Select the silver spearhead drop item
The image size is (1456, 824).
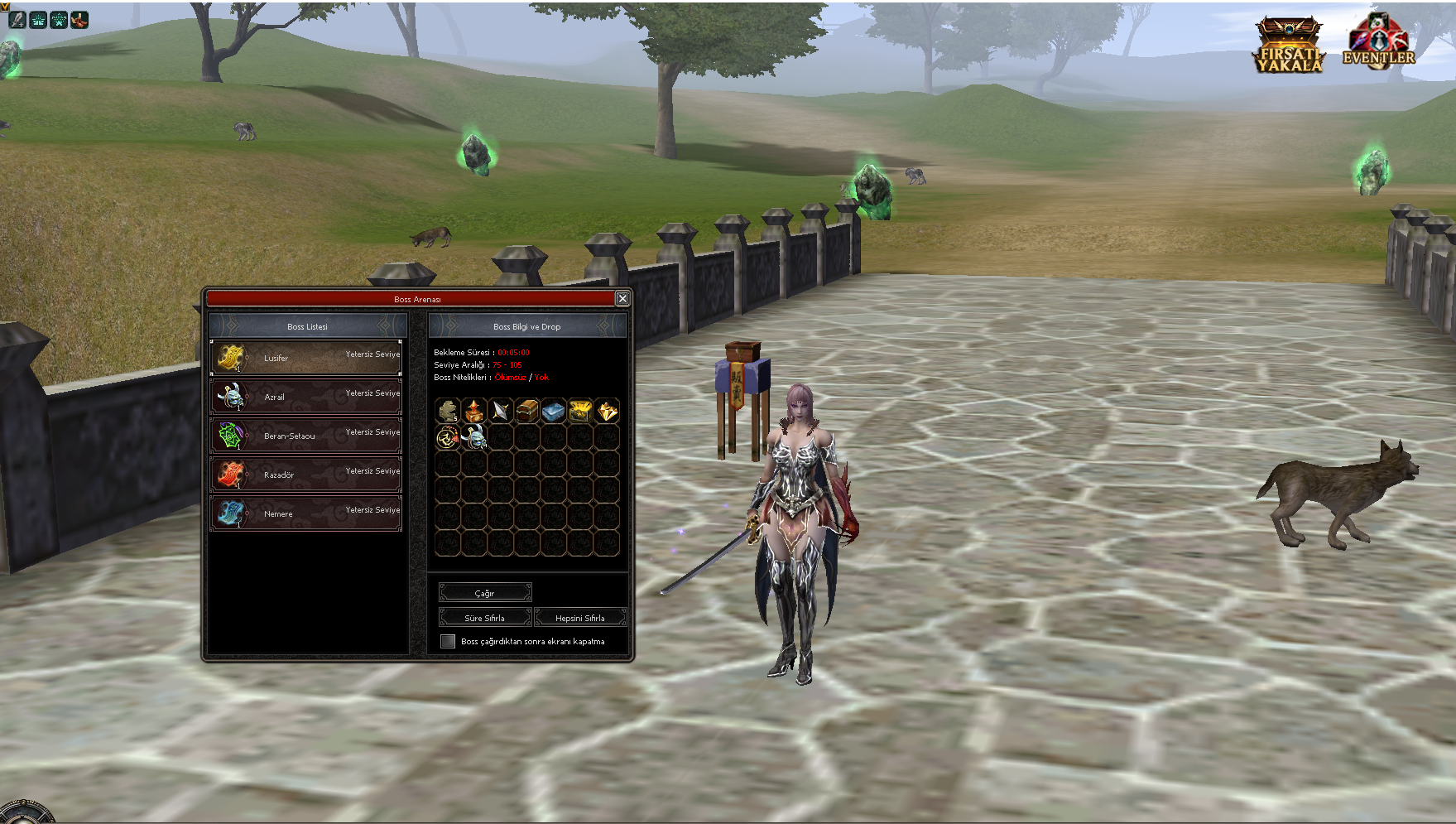[x=501, y=411]
